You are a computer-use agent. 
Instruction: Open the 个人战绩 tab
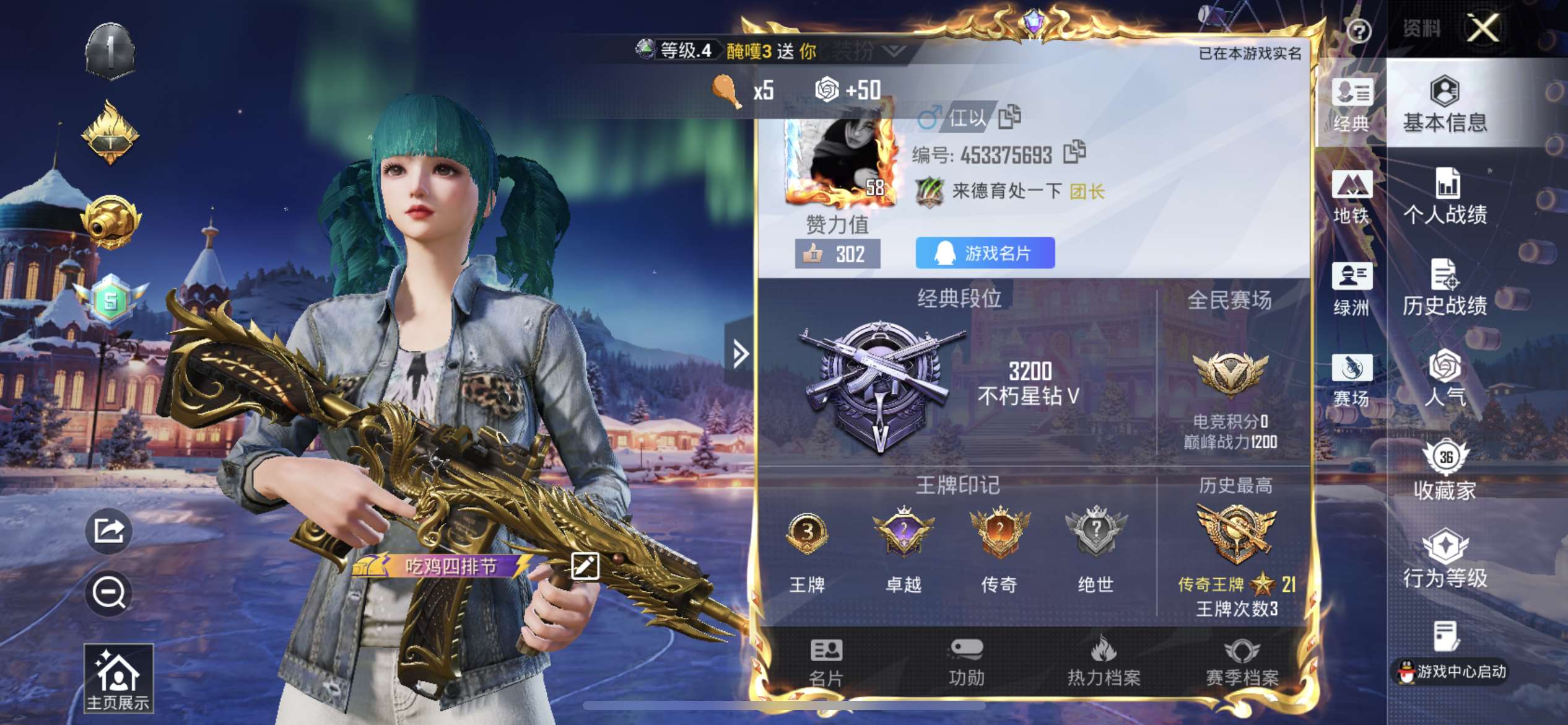(x=1445, y=196)
